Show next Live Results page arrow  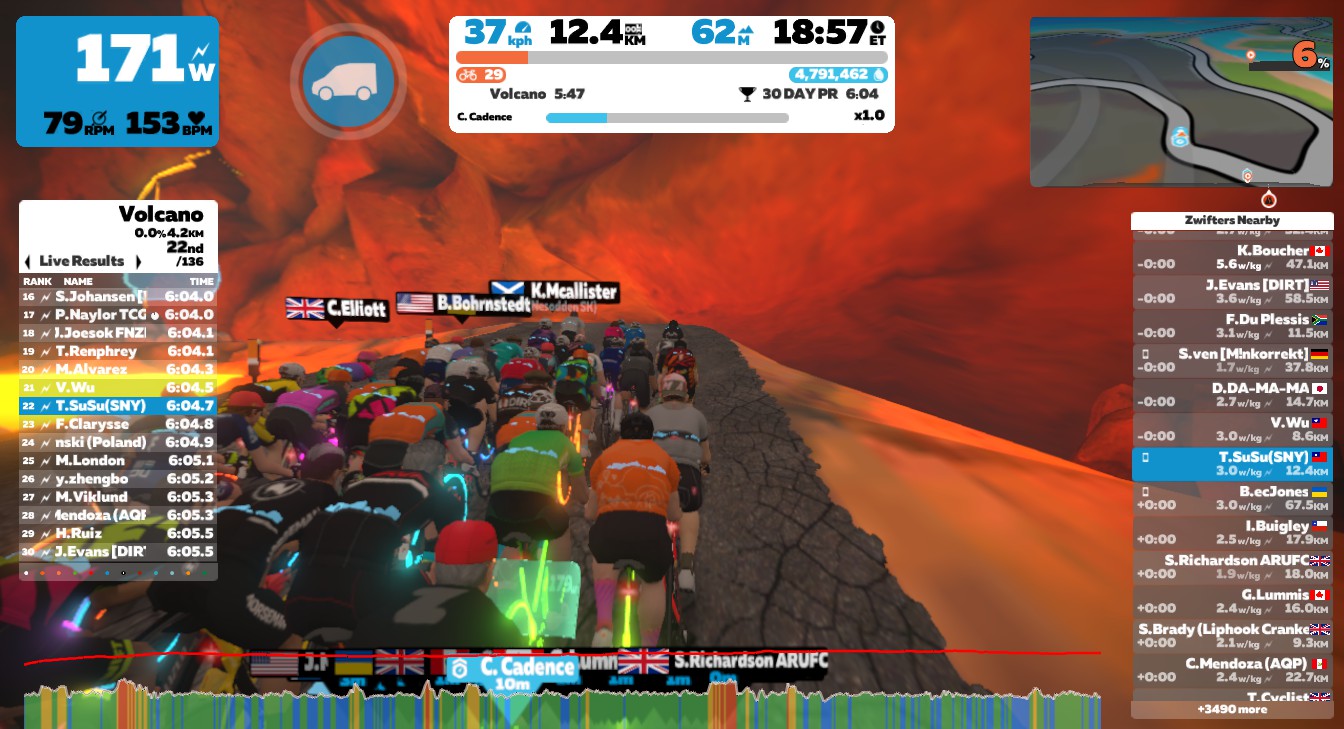(138, 262)
